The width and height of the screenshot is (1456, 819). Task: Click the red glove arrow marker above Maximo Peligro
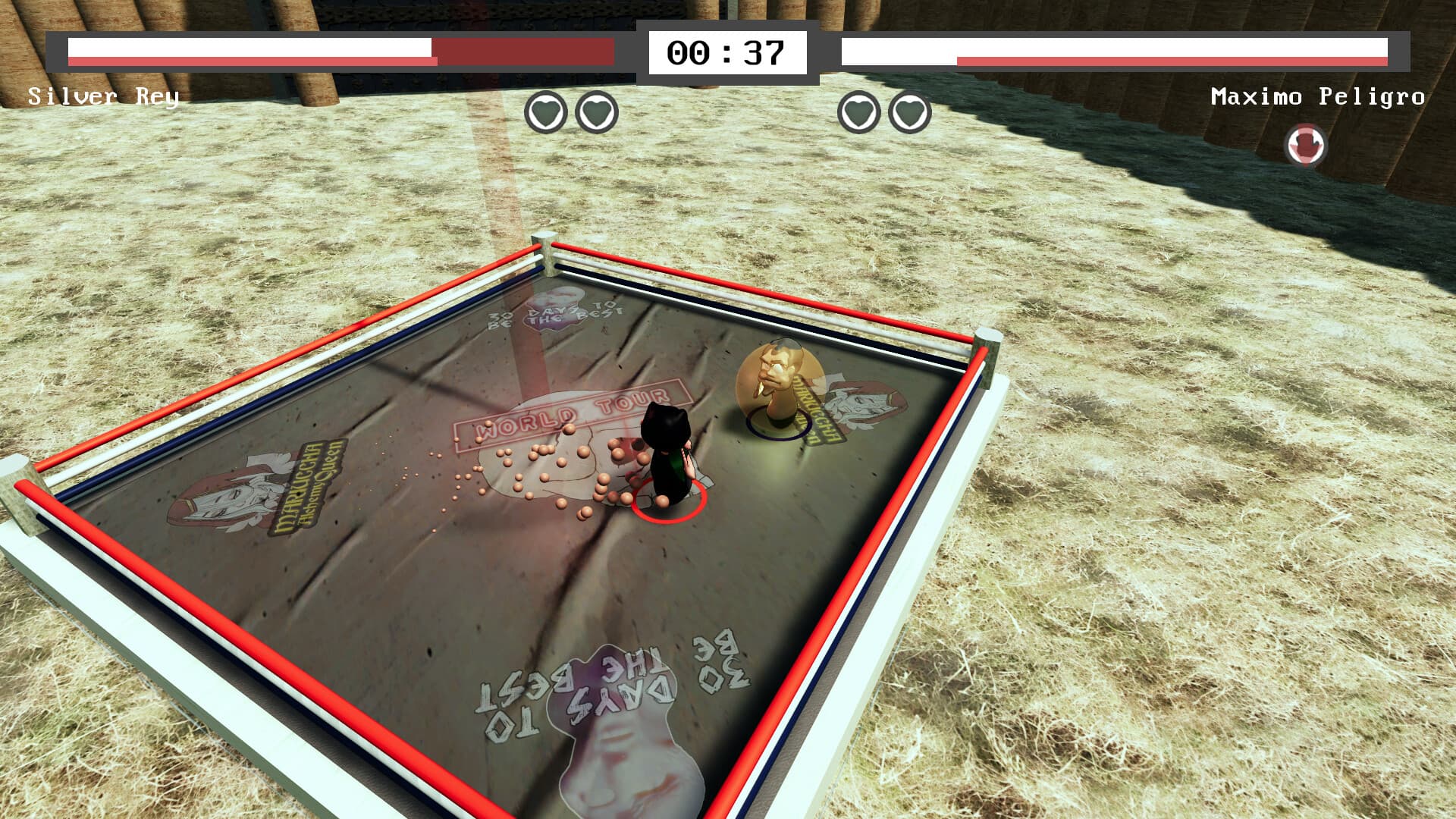coord(1306,143)
